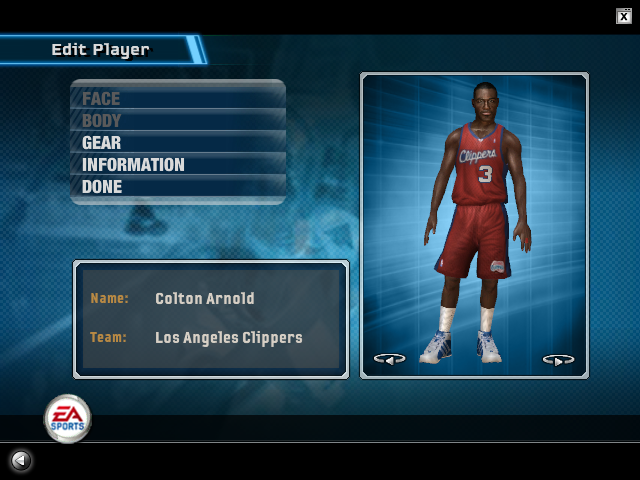Open player INFORMATION

[x=133, y=165]
